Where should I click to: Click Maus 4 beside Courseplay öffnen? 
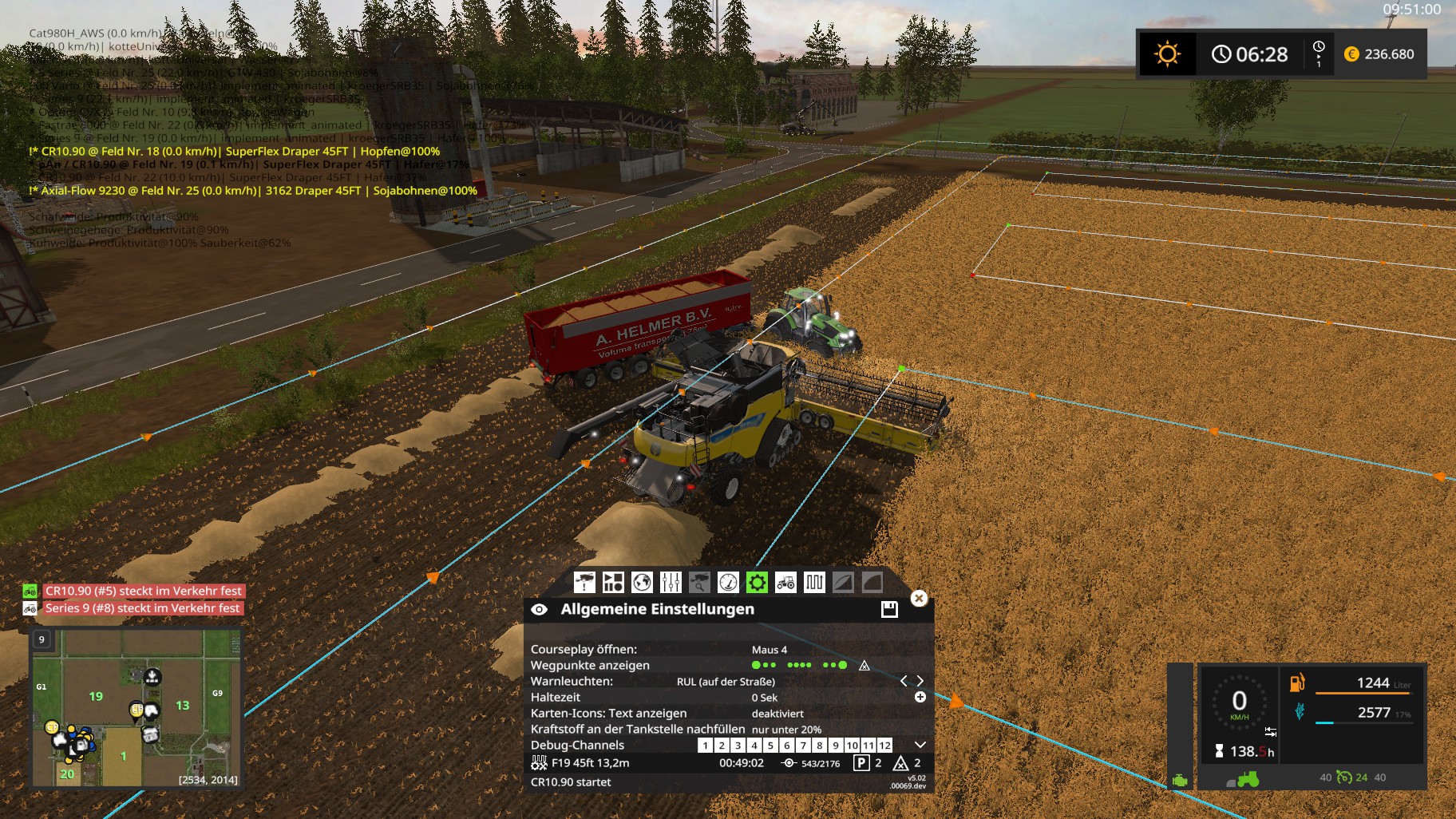(x=769, y=649)
